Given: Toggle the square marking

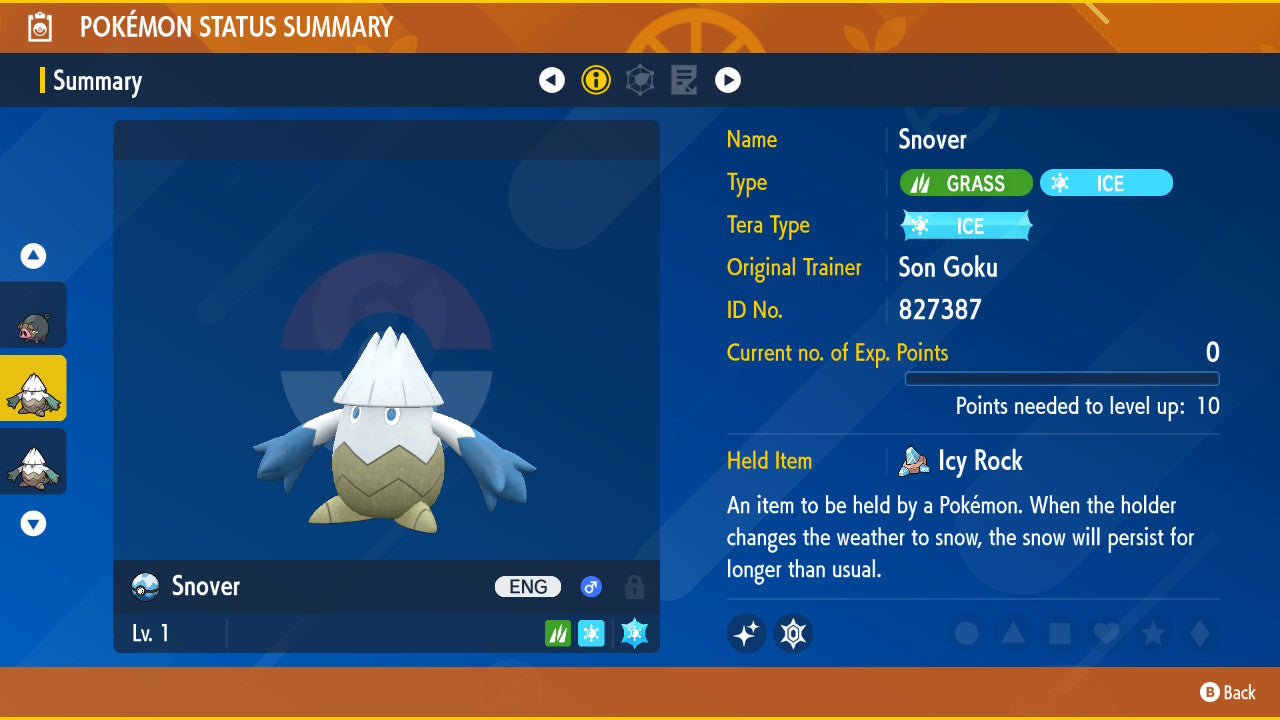Looking at the screenshot, I should point(1059,633).
